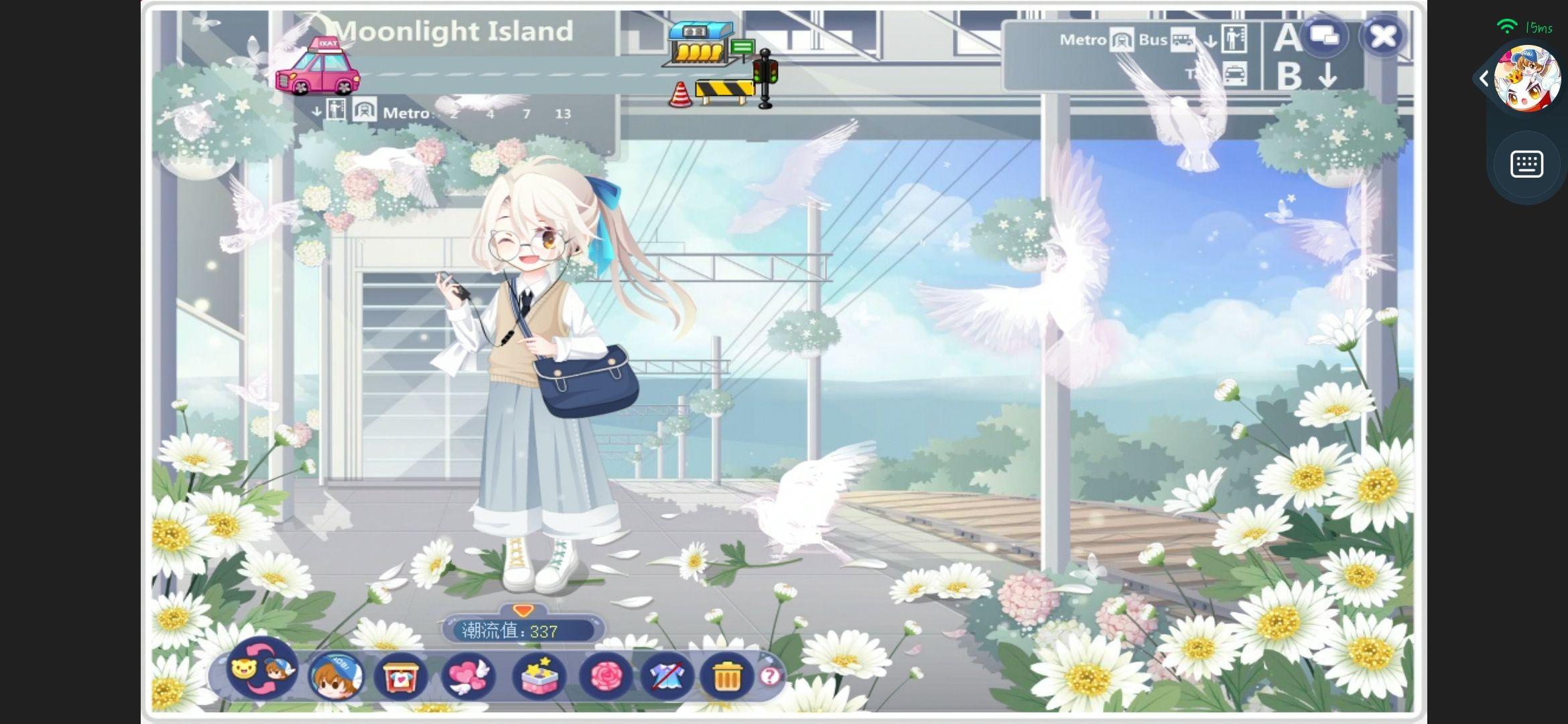Image resolution: width=1568 pixels, height=724 pixels.
Task: Click the overlapping windows button
Action: point(1324,35)
